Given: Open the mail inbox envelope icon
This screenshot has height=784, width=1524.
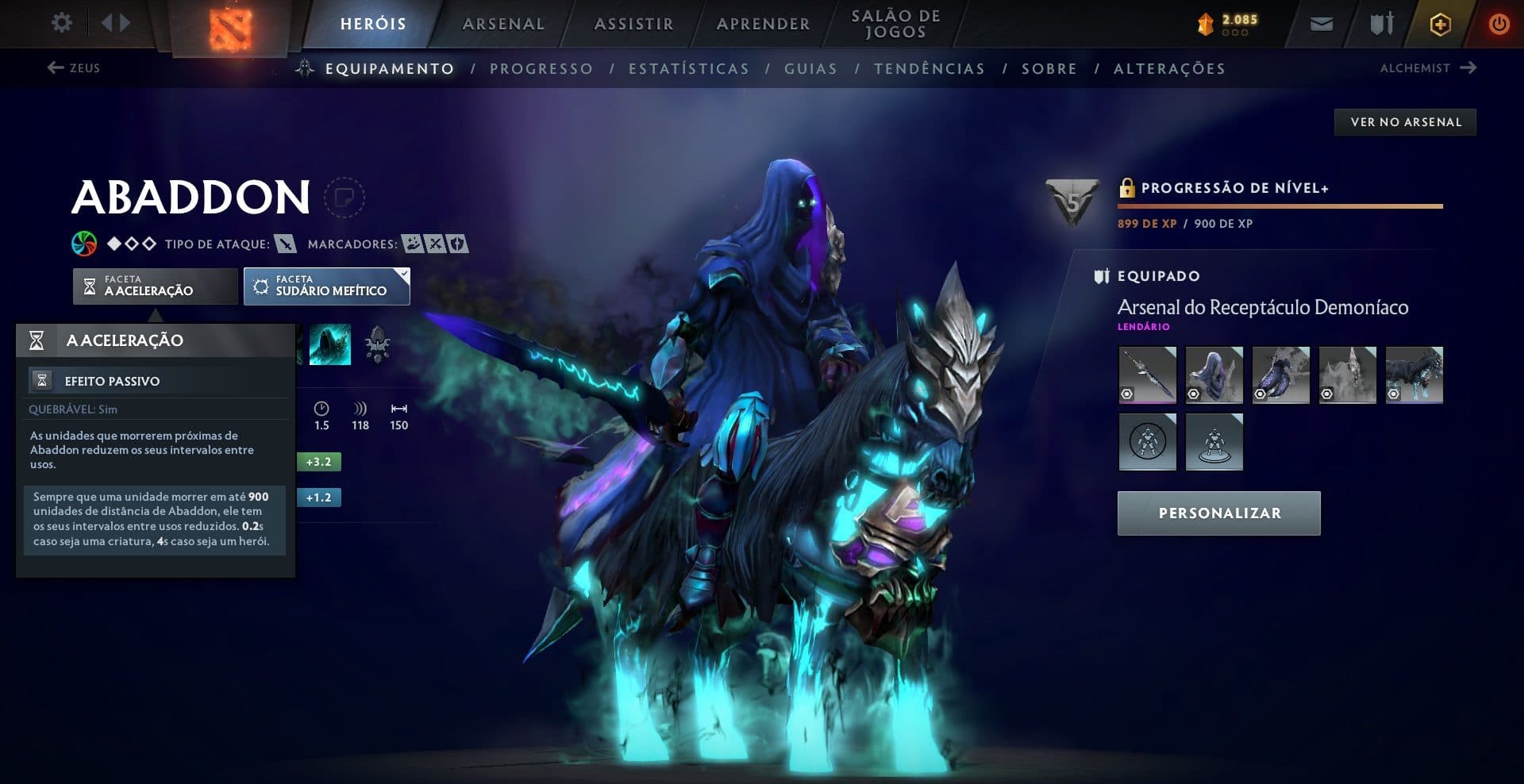Looking at the screenshot, I should [1321, 23].
